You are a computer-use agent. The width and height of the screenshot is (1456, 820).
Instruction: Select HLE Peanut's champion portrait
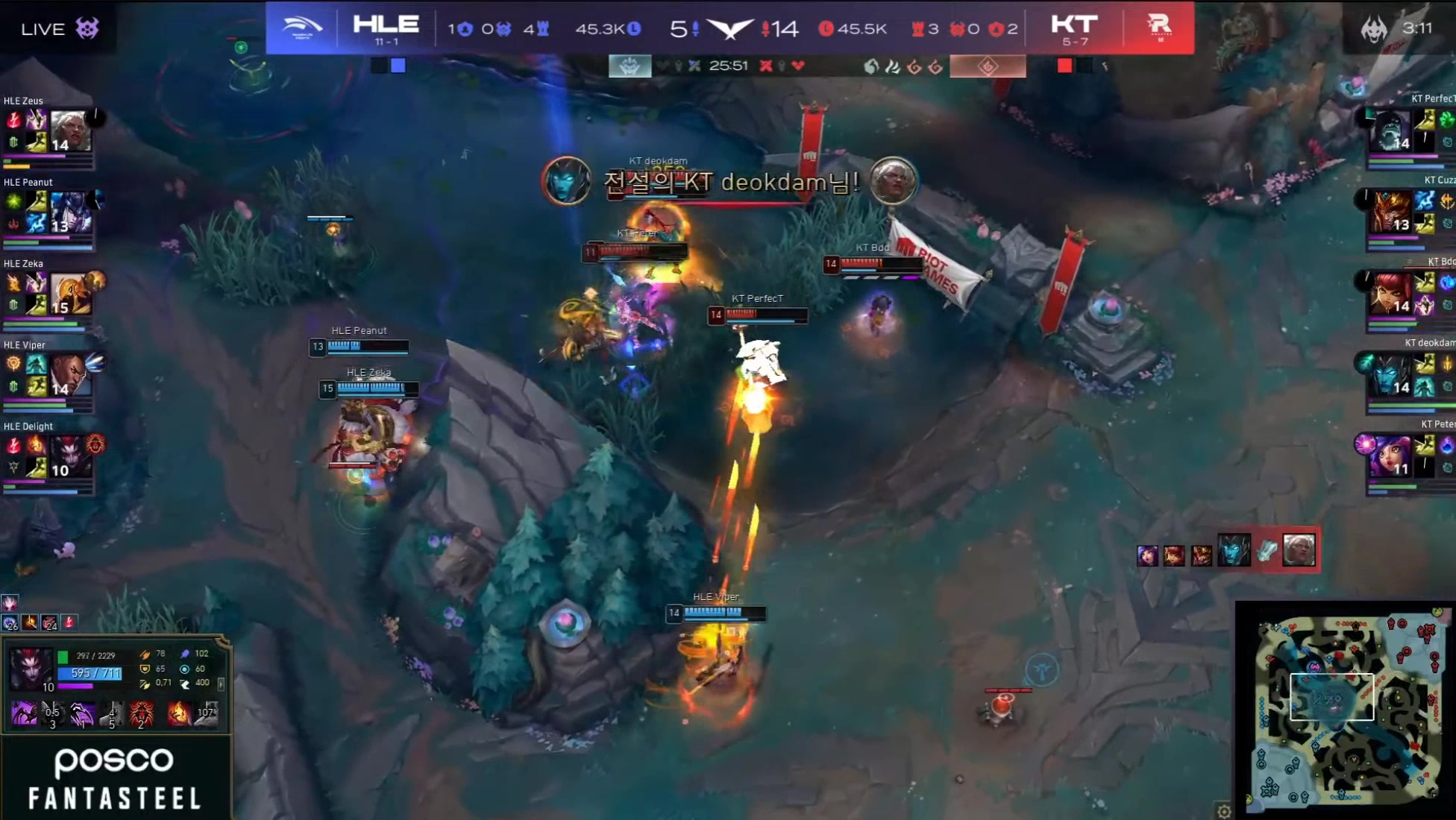(x=70, y=212)
